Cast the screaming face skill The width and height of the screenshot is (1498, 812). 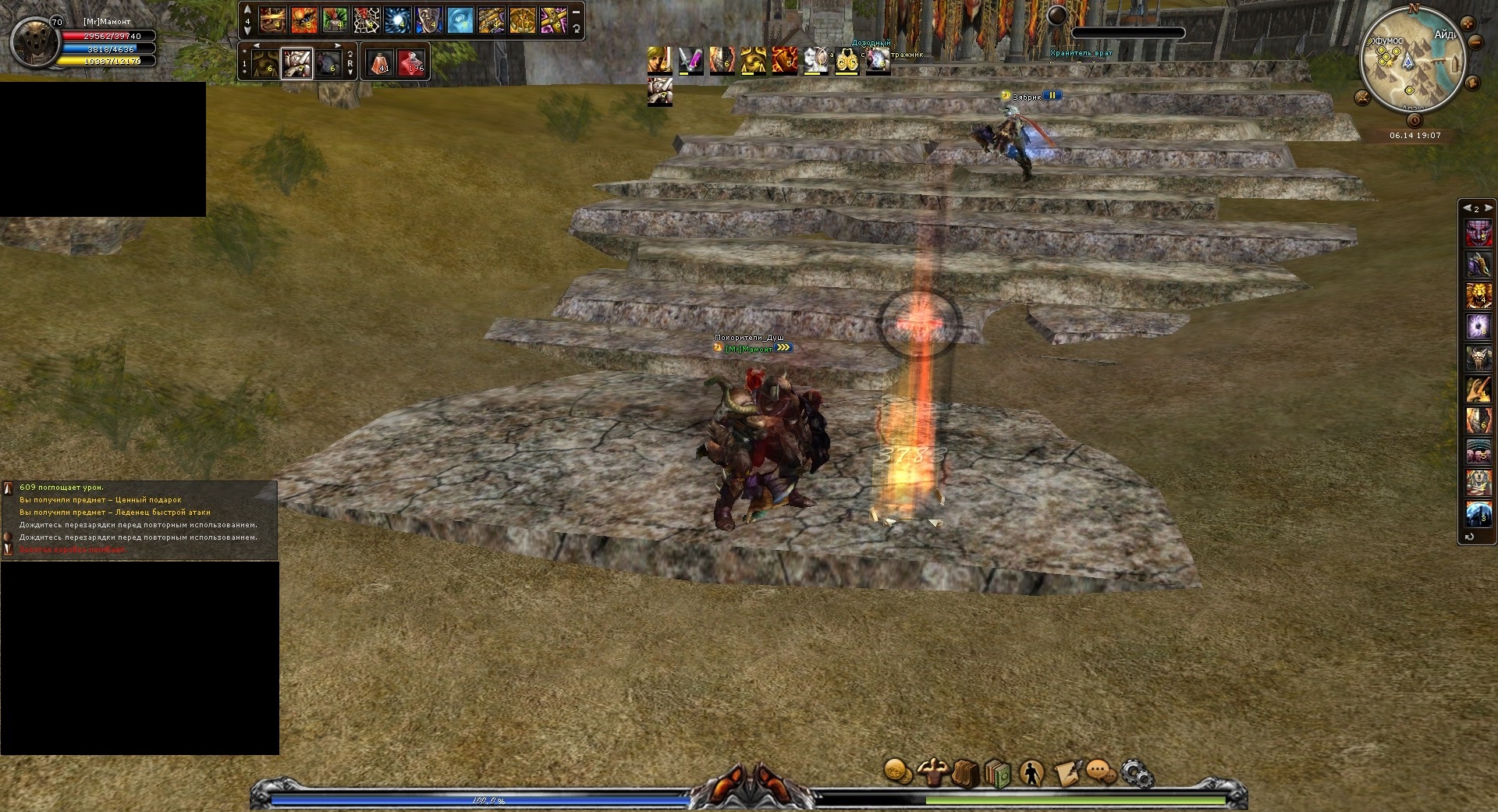click(428, 20)
